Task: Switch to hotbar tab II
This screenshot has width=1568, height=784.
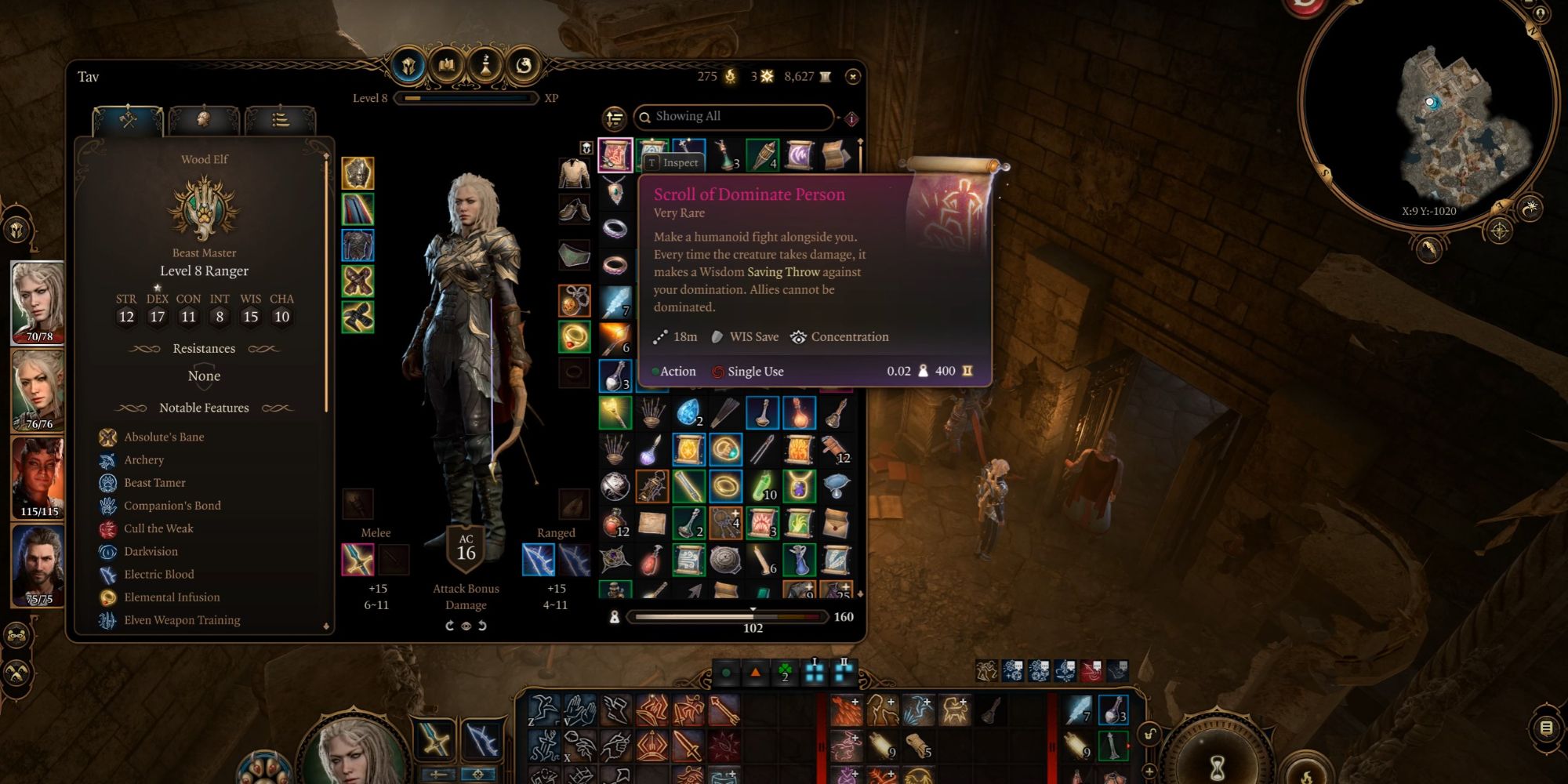Action: tap(844, 671)
